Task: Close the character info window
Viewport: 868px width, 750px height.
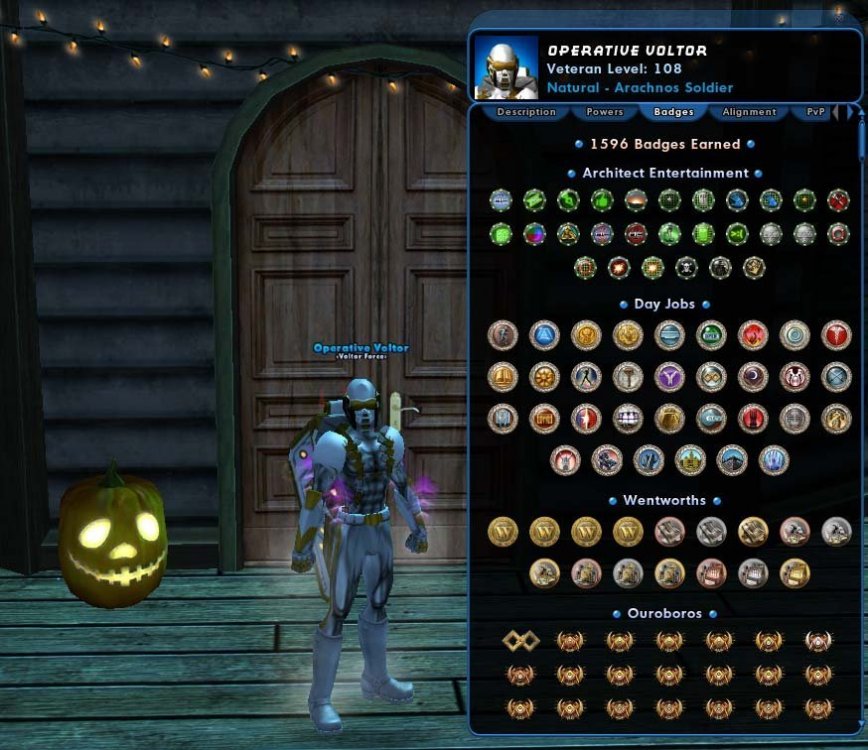Action: [838, 13]
